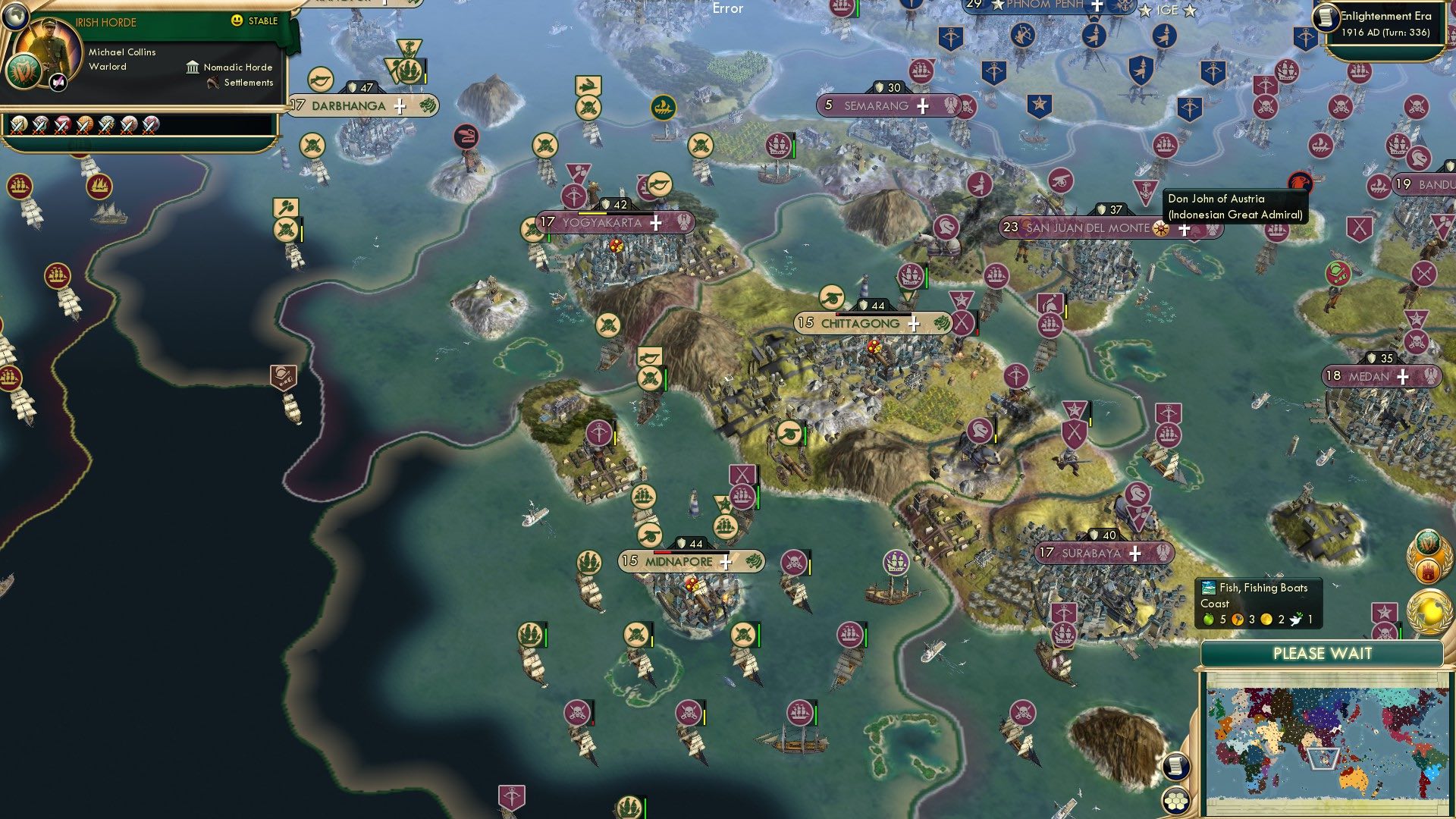Click the Nomadic Horde temple icon
The height and width of the screenshot is (819, 1456).
(x=193, y=68)
